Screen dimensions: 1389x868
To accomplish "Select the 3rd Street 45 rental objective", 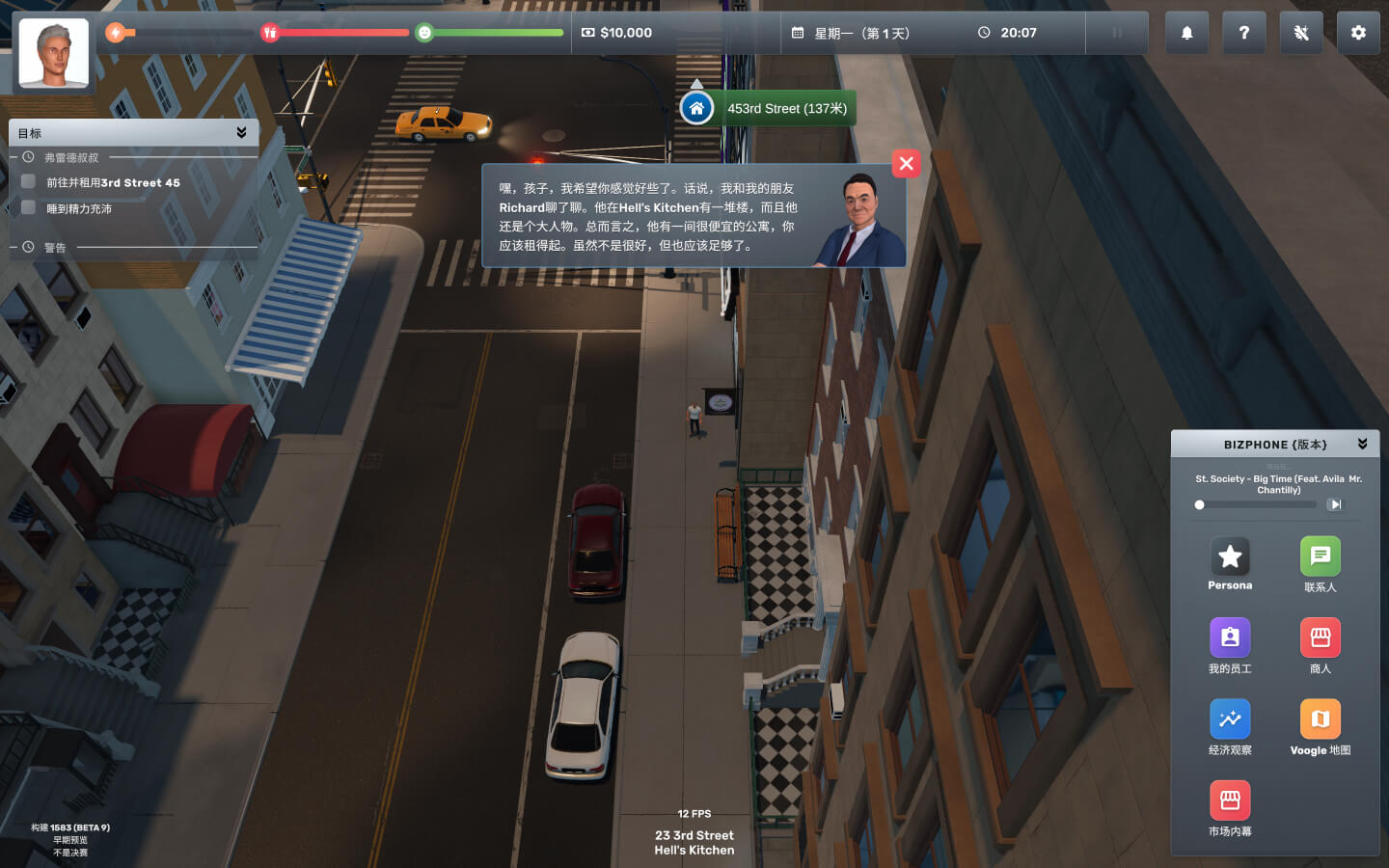I will (x=113, y=182).
